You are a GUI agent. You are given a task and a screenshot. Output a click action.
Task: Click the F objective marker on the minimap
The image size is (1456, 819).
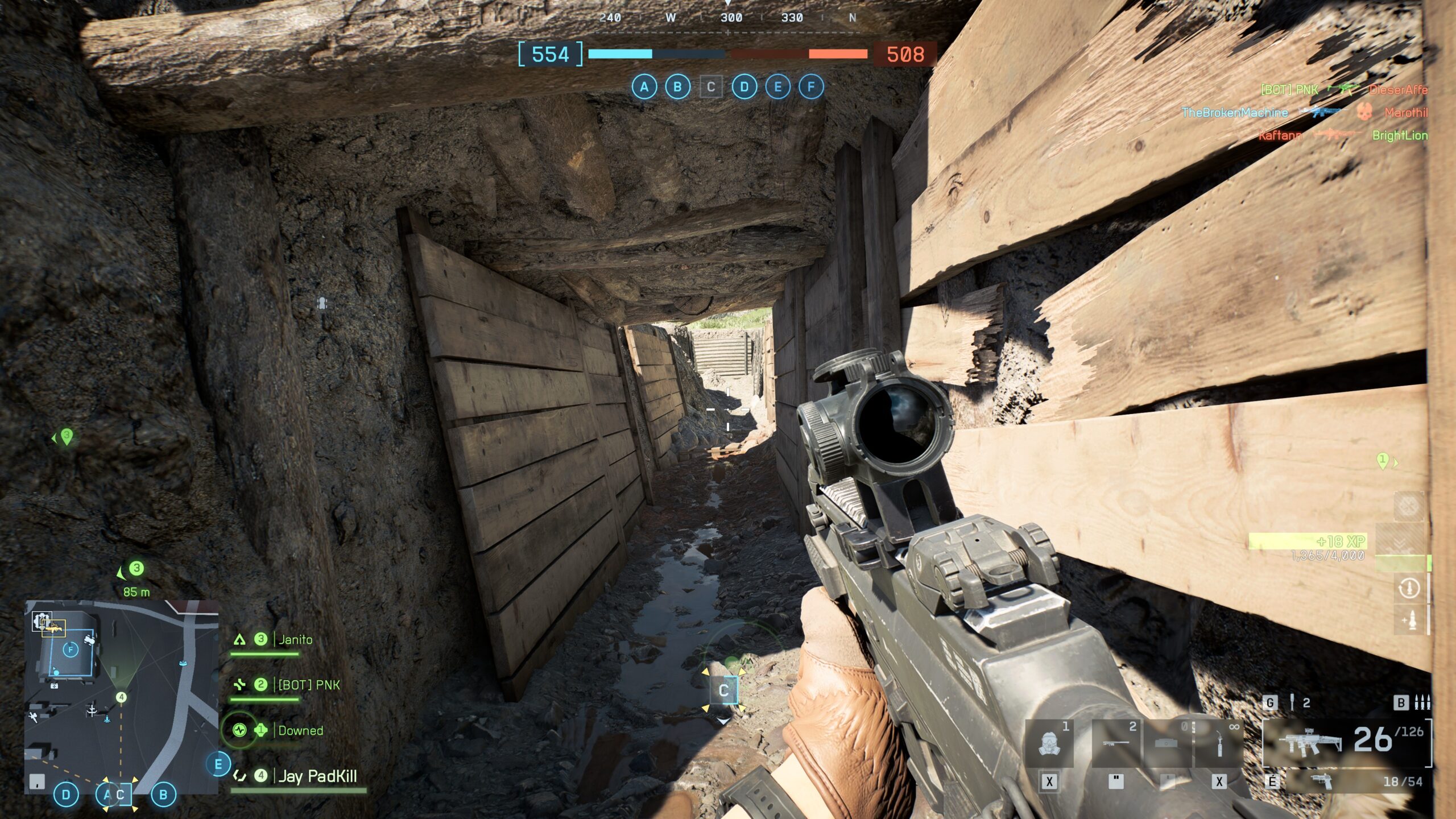[x=71, y=650]
